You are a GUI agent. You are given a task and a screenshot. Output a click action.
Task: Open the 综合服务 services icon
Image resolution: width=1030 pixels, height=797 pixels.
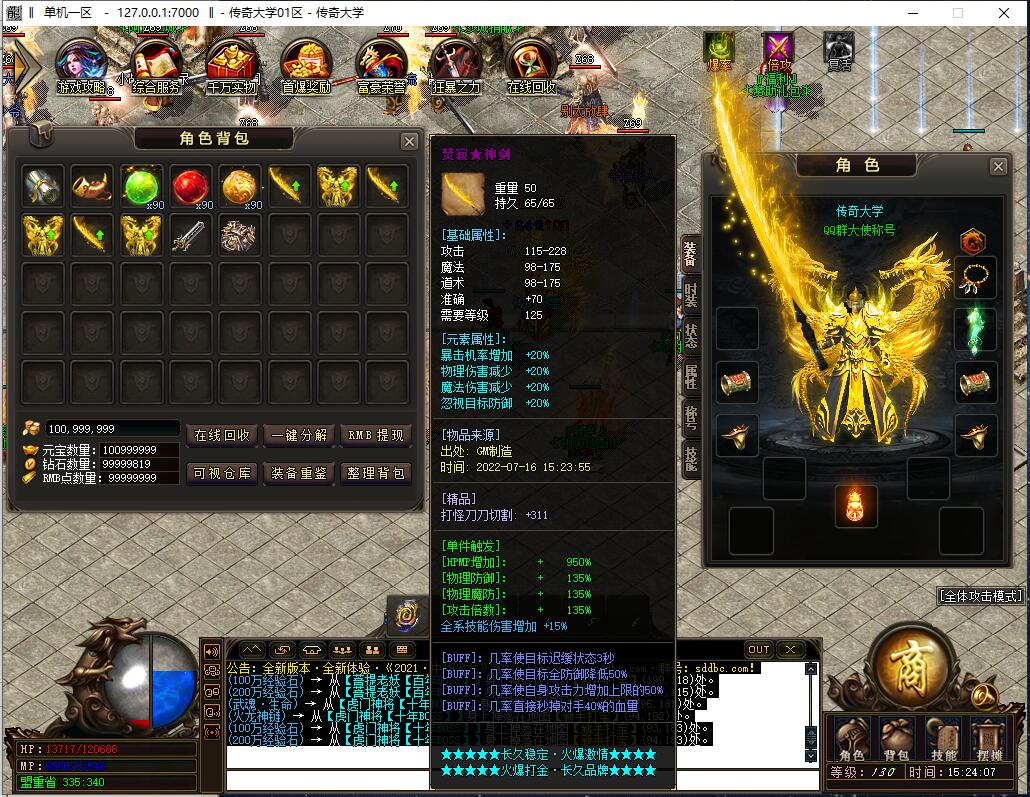tap(156, 67)
